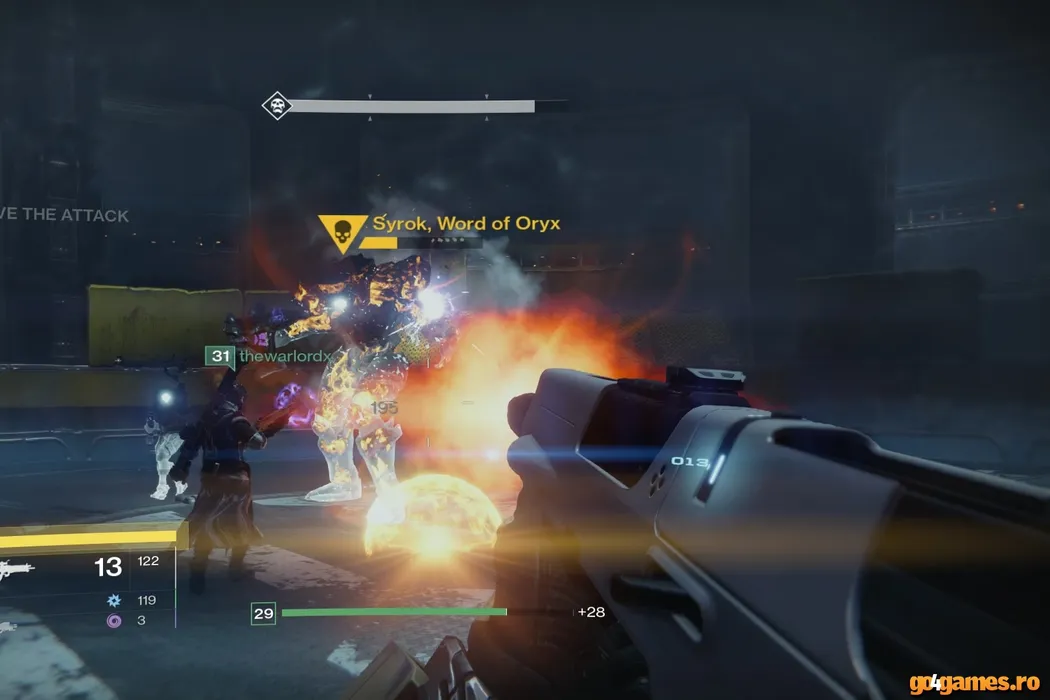
Task: Click the level 29 player badge
Action: [x=263, y=613]
